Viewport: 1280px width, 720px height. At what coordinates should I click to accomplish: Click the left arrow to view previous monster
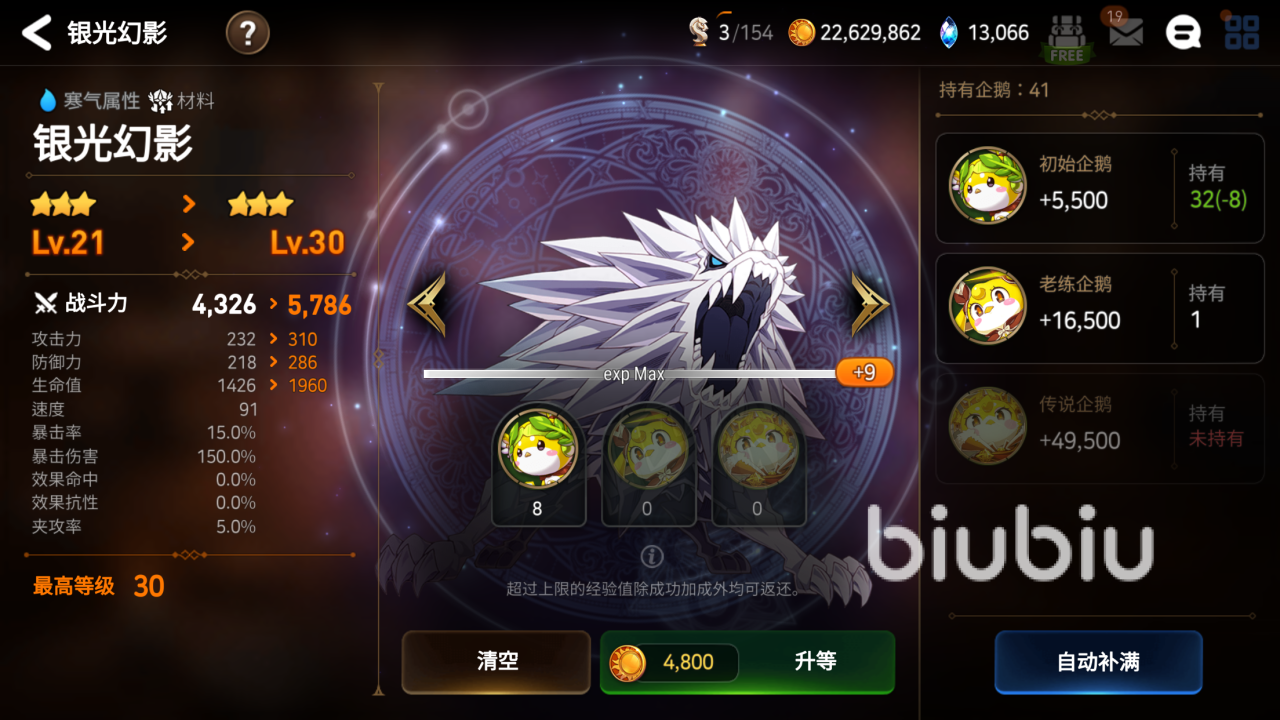pyautogui.click(x=428, y=298)
